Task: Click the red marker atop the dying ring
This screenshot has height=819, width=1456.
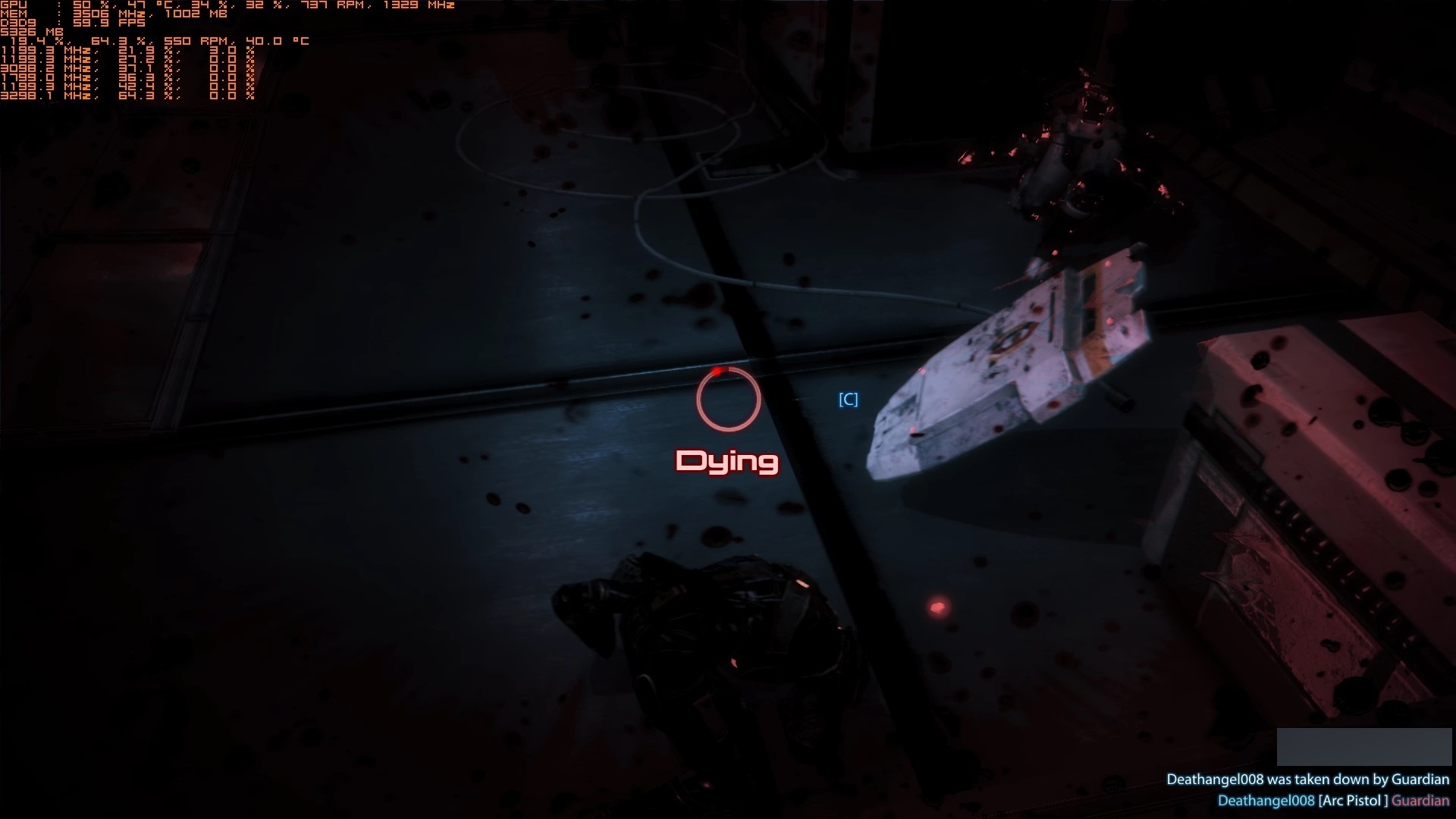Action: tap(717, 372)
